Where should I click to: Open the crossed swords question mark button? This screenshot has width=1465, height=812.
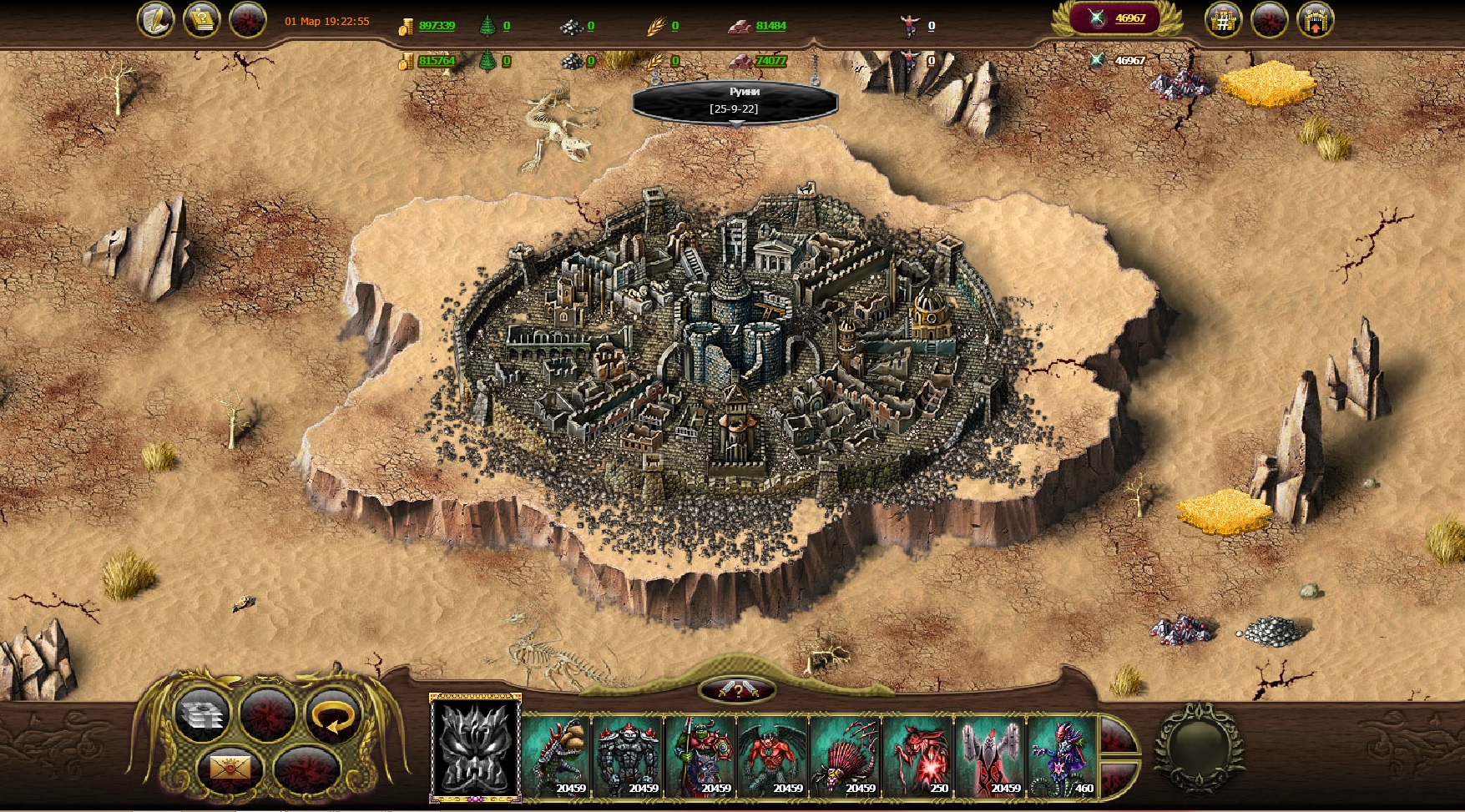coord(737,690)
